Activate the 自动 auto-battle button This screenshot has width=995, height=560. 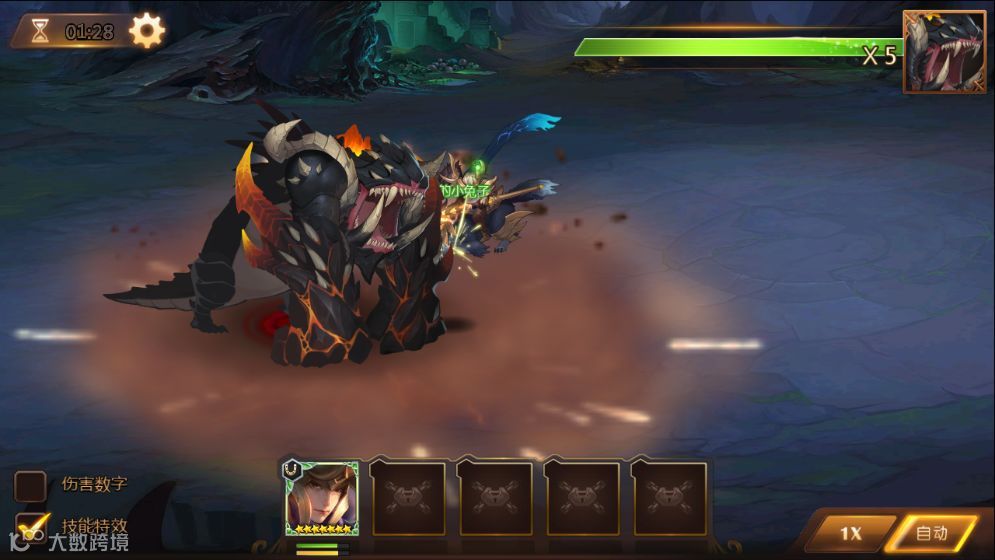point(932,533)
